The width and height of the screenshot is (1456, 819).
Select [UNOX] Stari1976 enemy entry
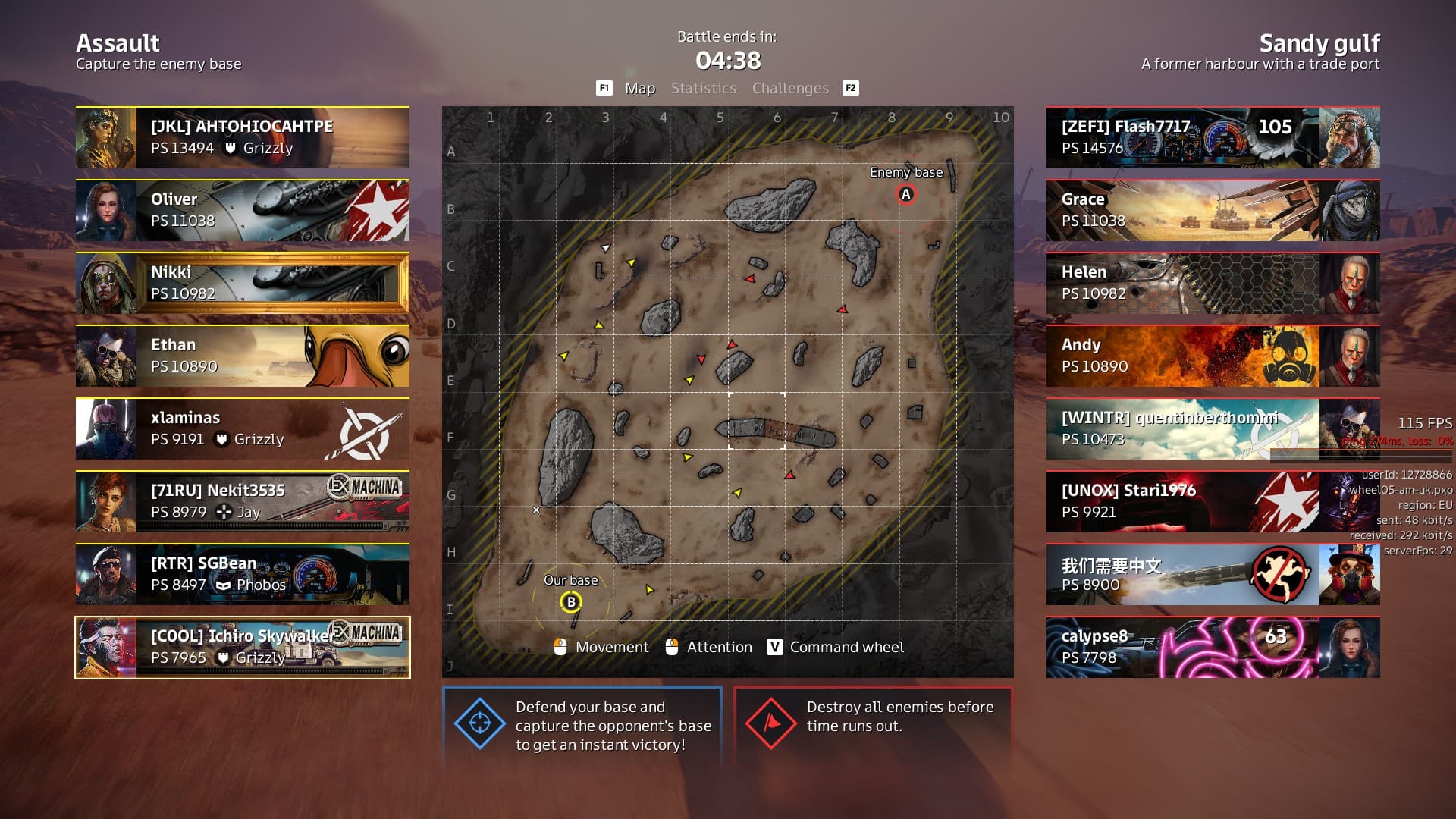click(x=1213, y=501)
